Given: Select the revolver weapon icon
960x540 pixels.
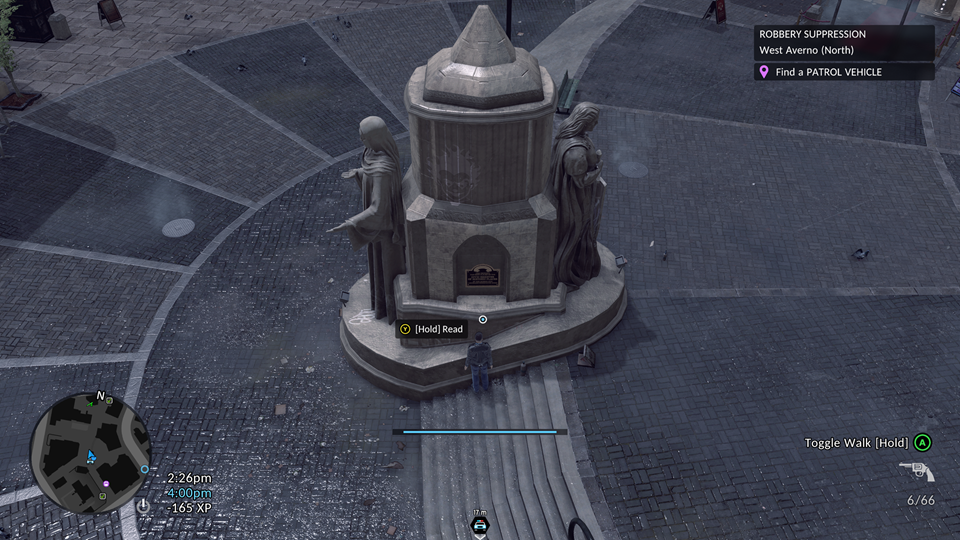Looking at the screenshot, I should [915, 472].
